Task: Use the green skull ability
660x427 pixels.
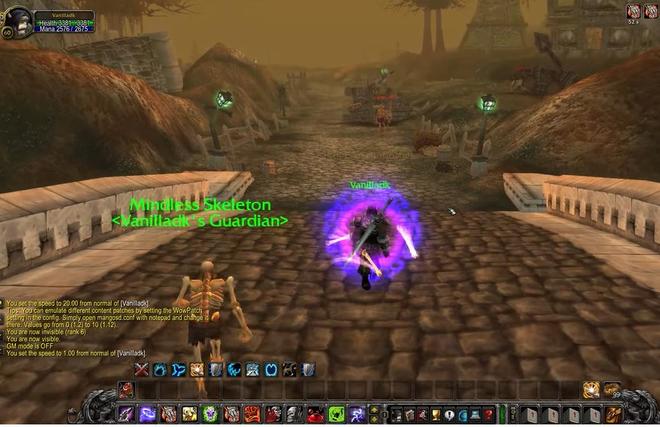Action: click(x=210, y=413)
